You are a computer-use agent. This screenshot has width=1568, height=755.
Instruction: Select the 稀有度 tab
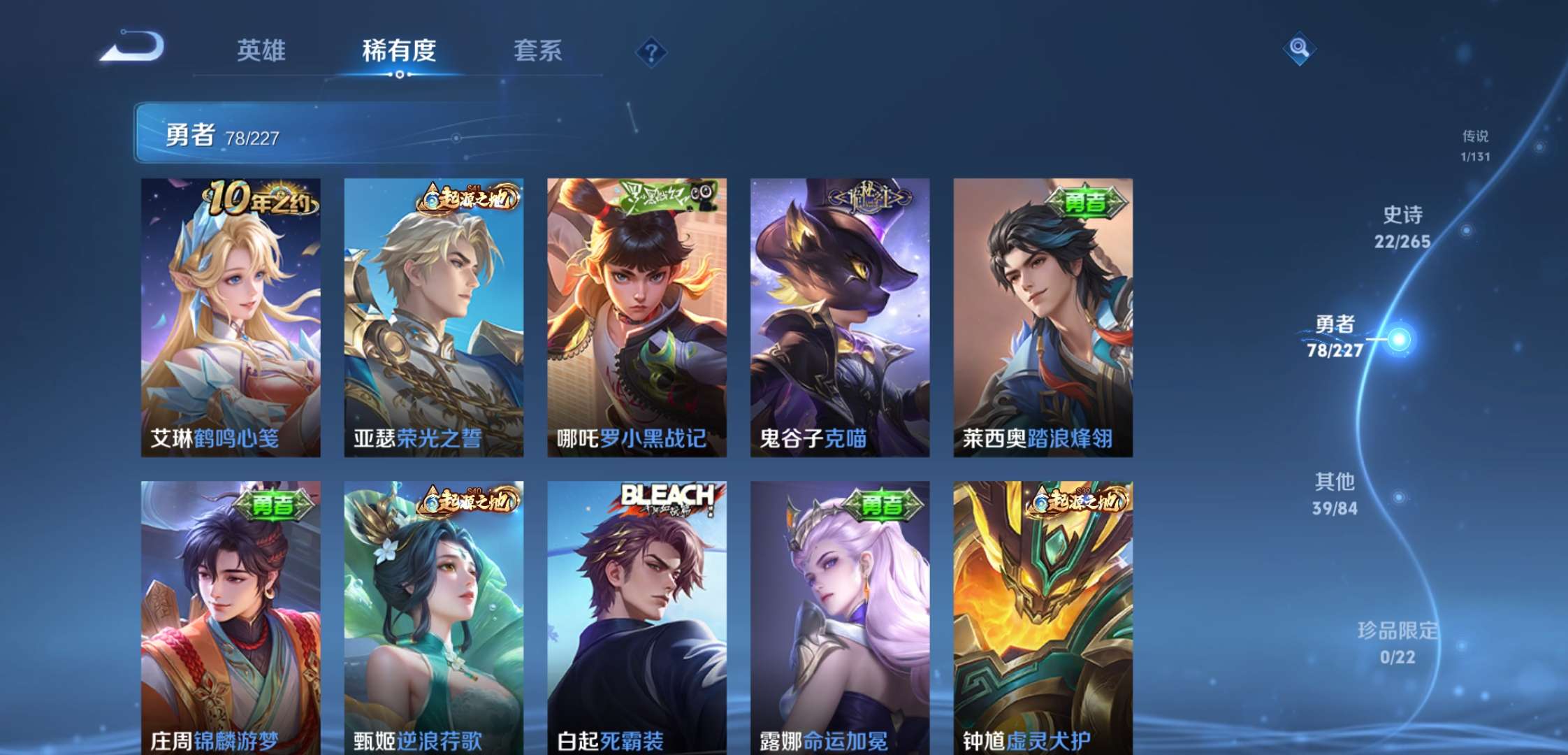[x=400, y=51]
